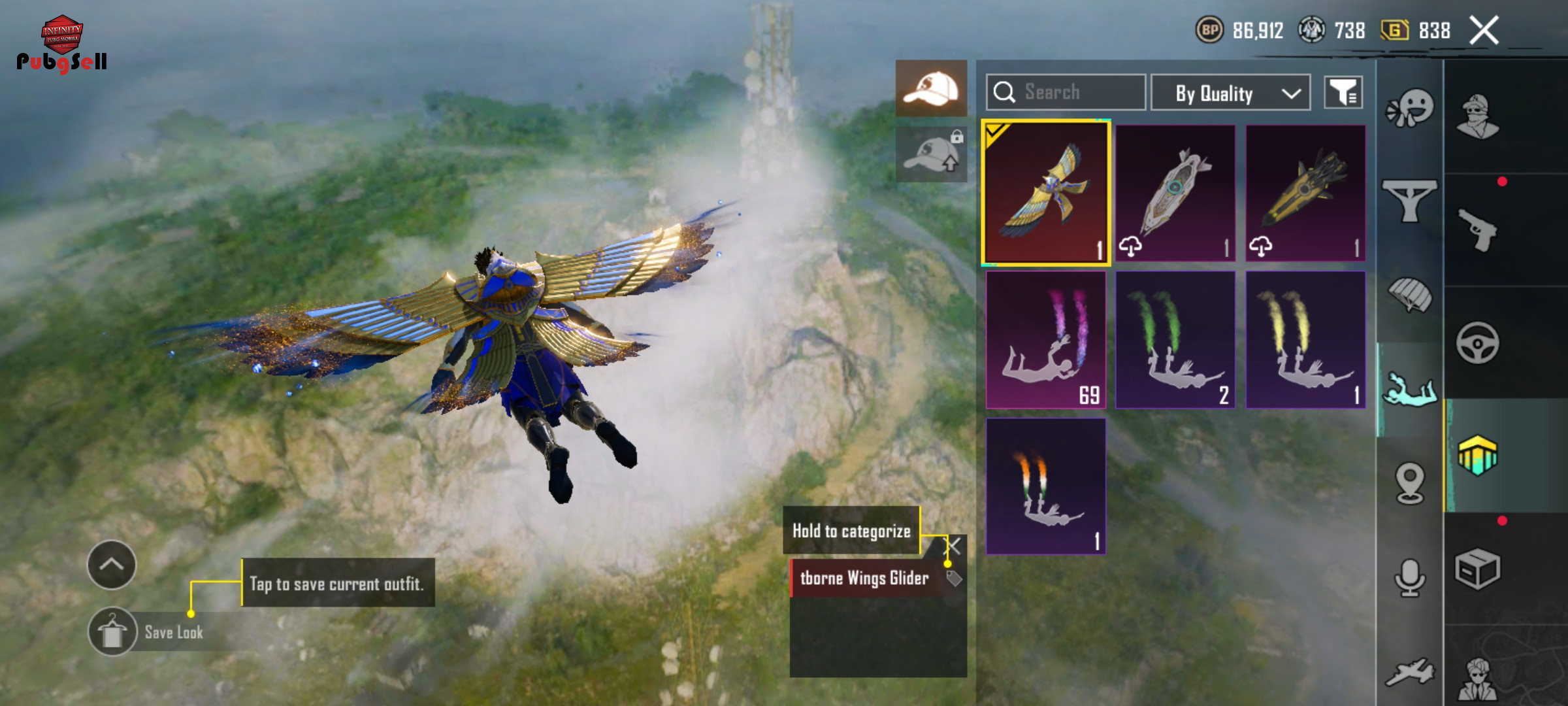Pick the tricolor orange-green smoke trail
Viewport: 1568px width, 706px height.
(1045, 486)
